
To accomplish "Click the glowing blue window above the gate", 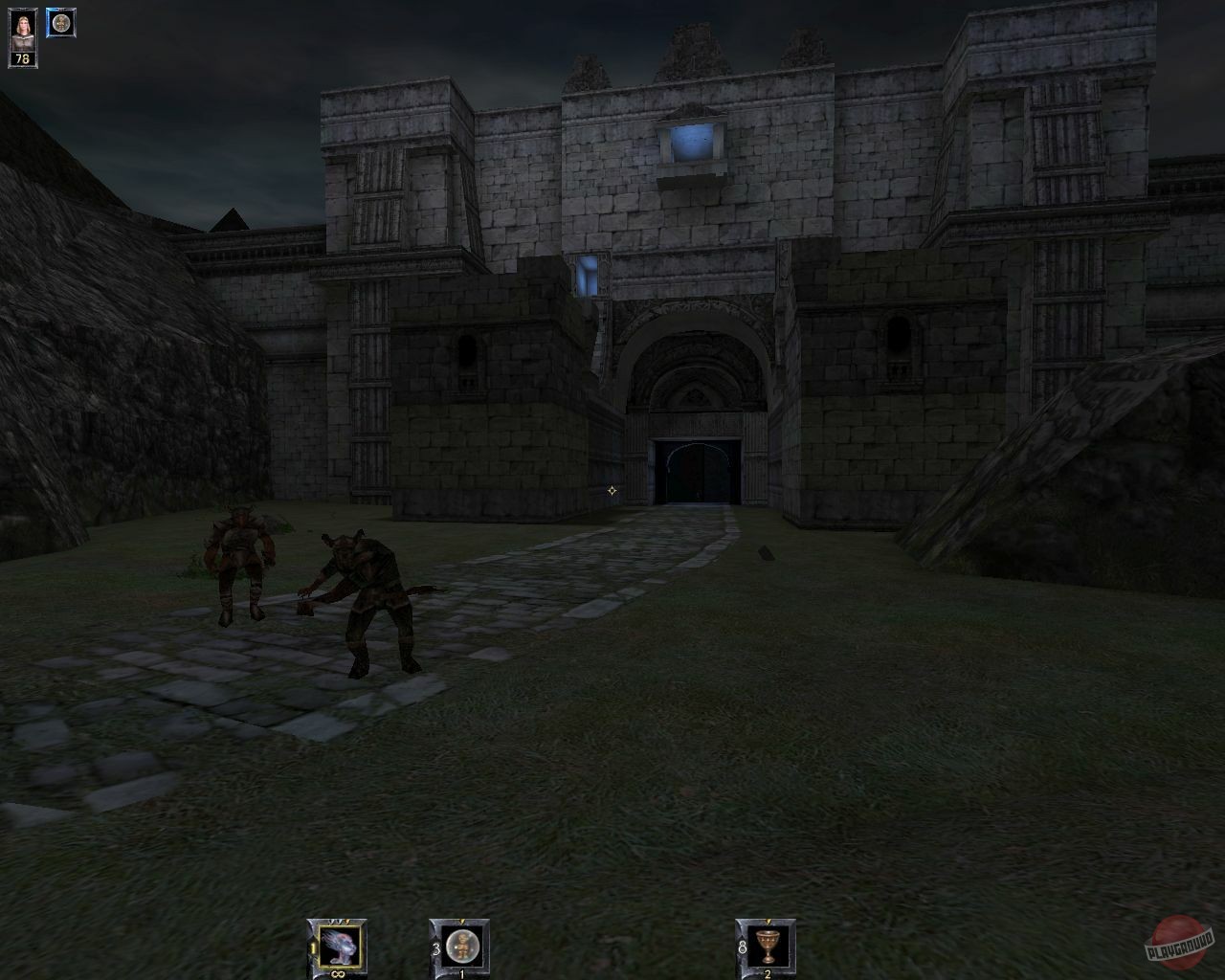I will [691, 142].
